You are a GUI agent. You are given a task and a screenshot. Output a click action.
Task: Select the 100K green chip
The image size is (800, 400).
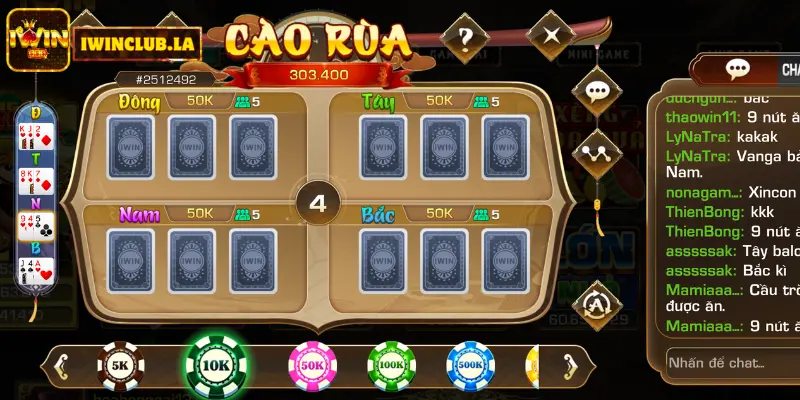coord(391,367)
